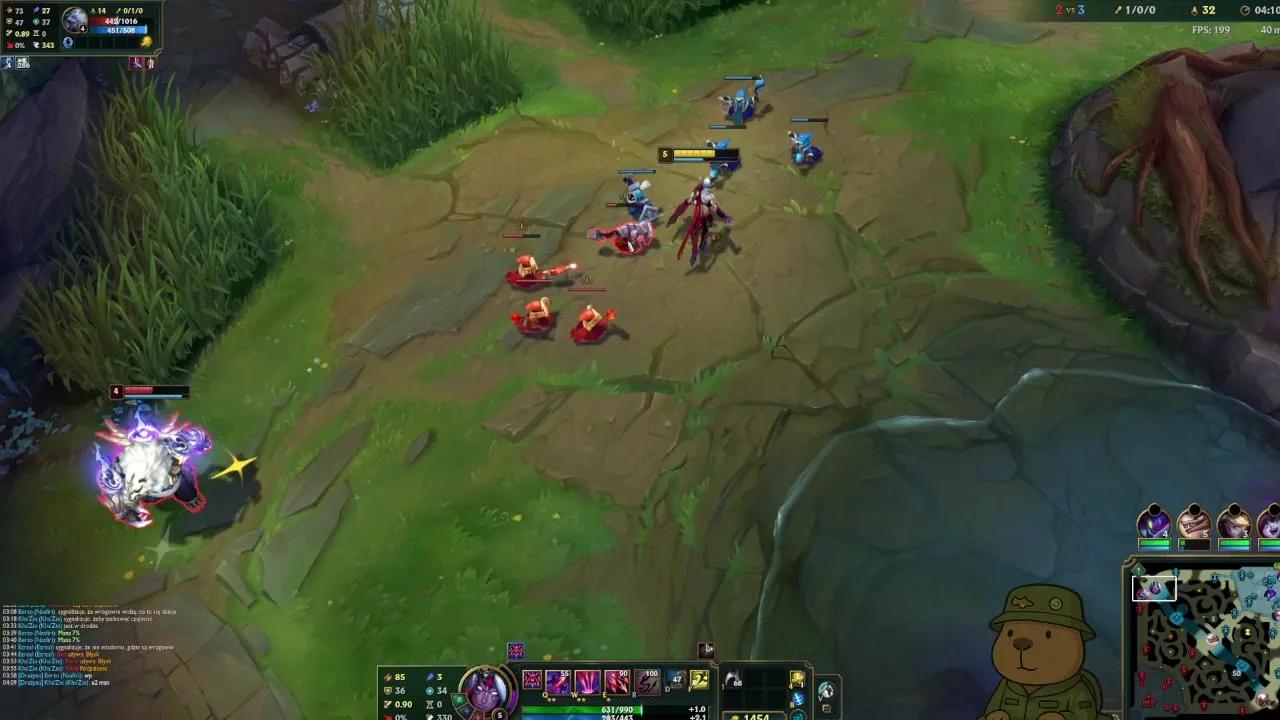Click the attack damage stat icon showing 85
The height and width of the screenshot is (720, 1280).
coord(390,676)
